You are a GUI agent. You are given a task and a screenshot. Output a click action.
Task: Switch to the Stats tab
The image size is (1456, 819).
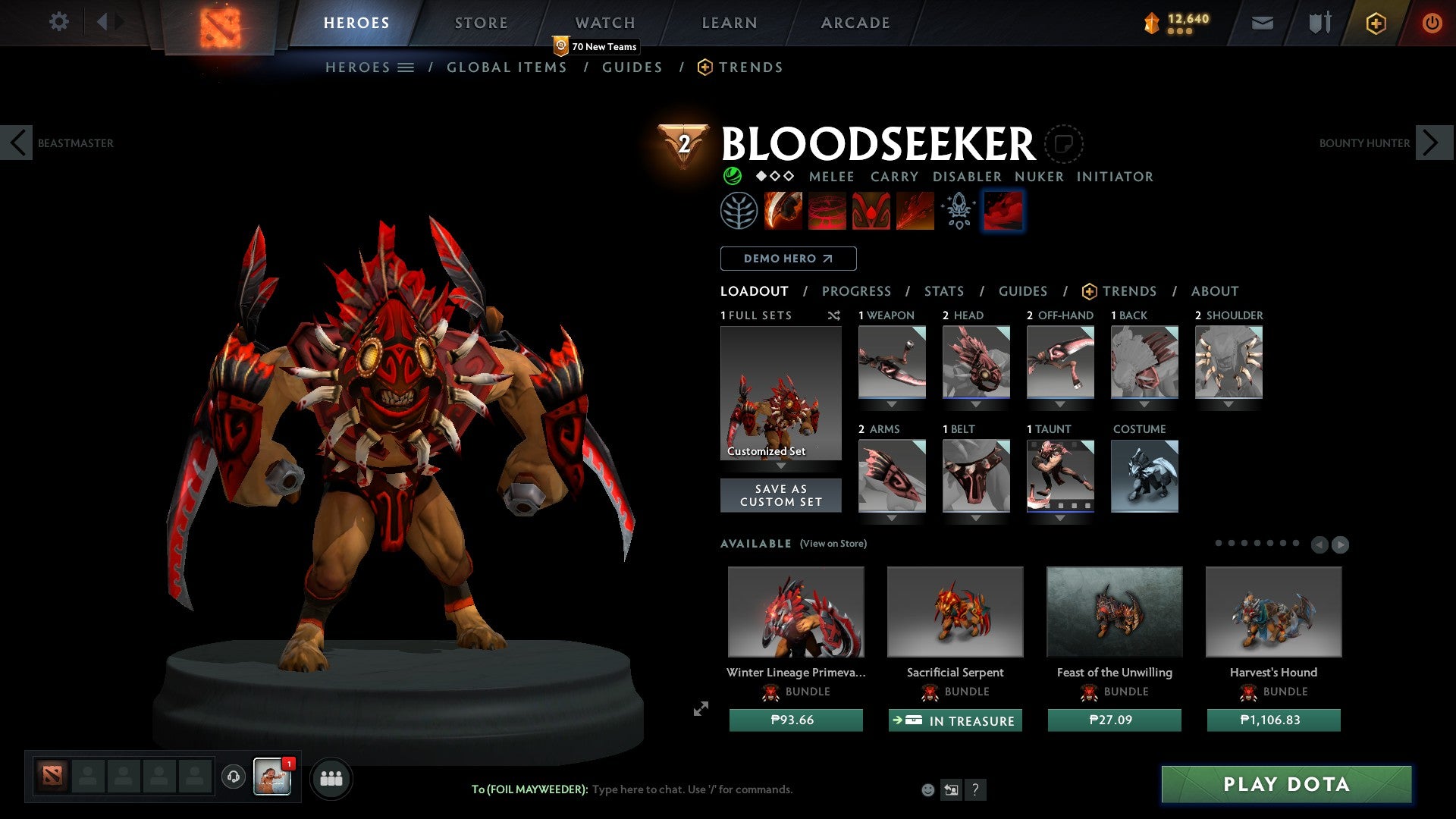(x=943, y=290)
